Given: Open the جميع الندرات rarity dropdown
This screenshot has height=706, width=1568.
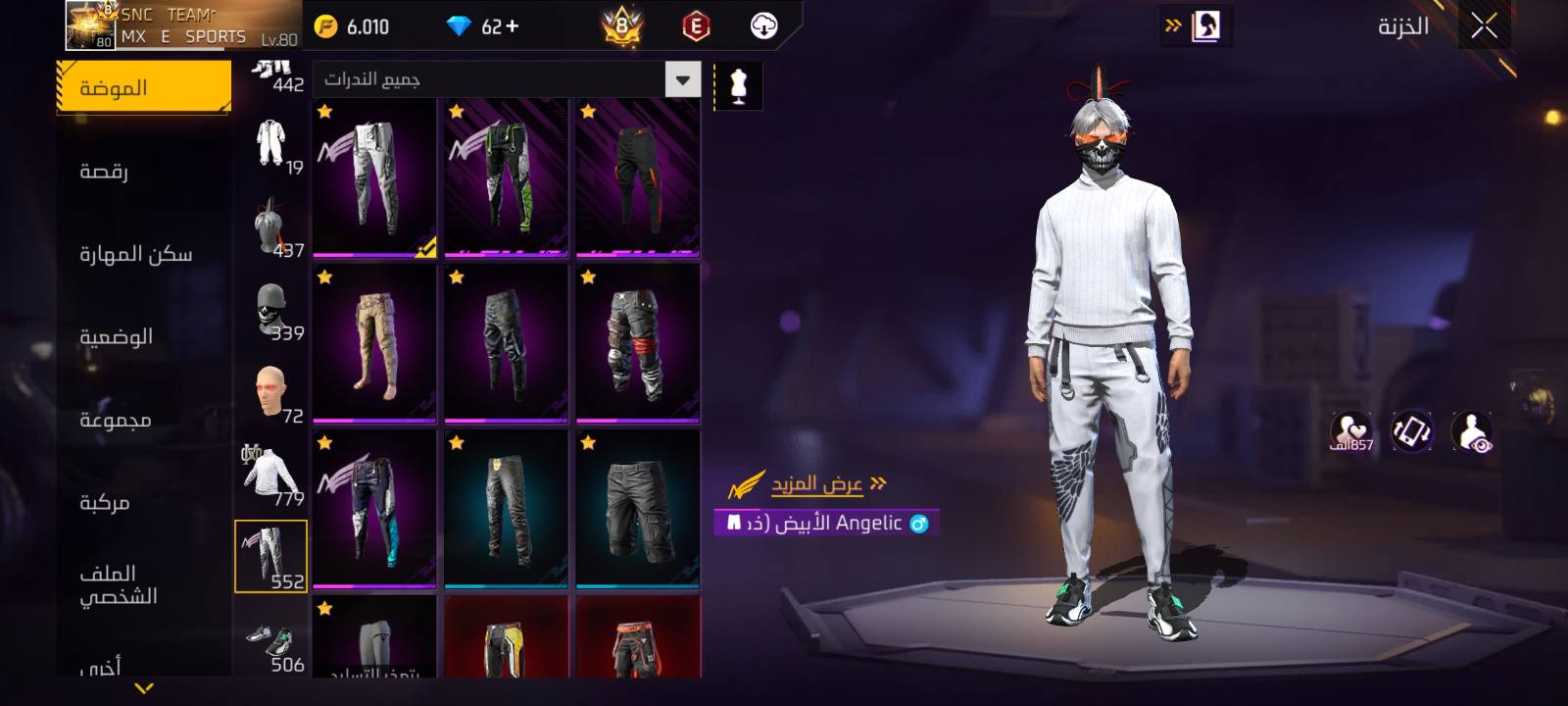Looking at the screenshot, I should coord(507,79).
